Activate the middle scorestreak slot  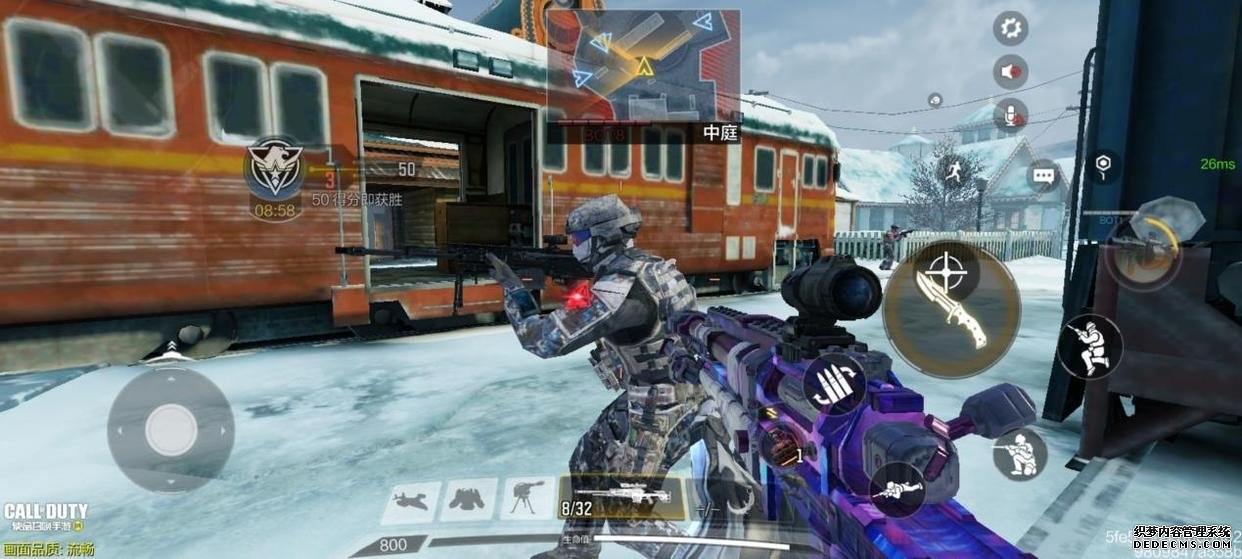[x=468, y=497]
